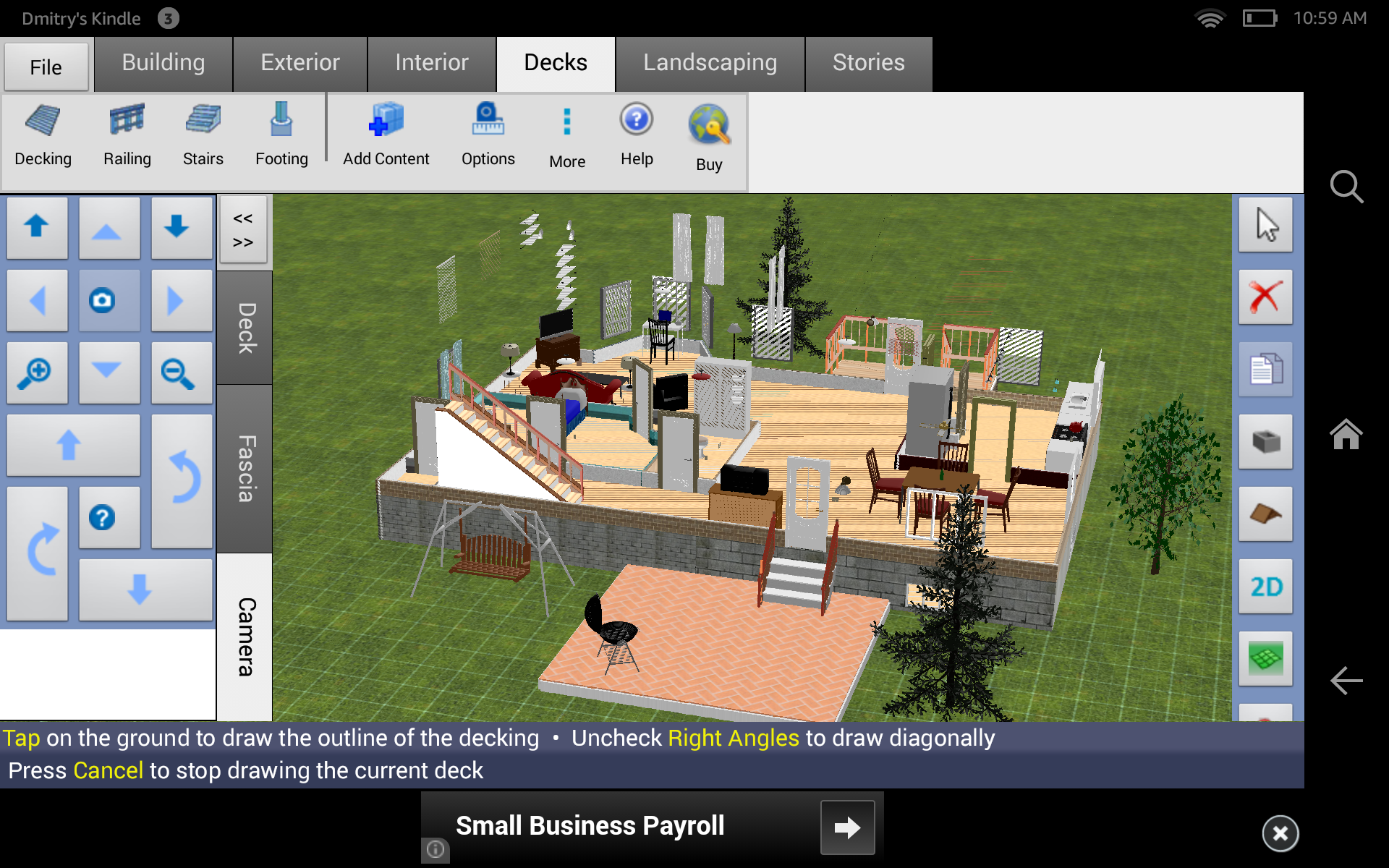Click the zoom-in magnifier in the camera panel
This screenshot has height=868, width=1389.
37,373
